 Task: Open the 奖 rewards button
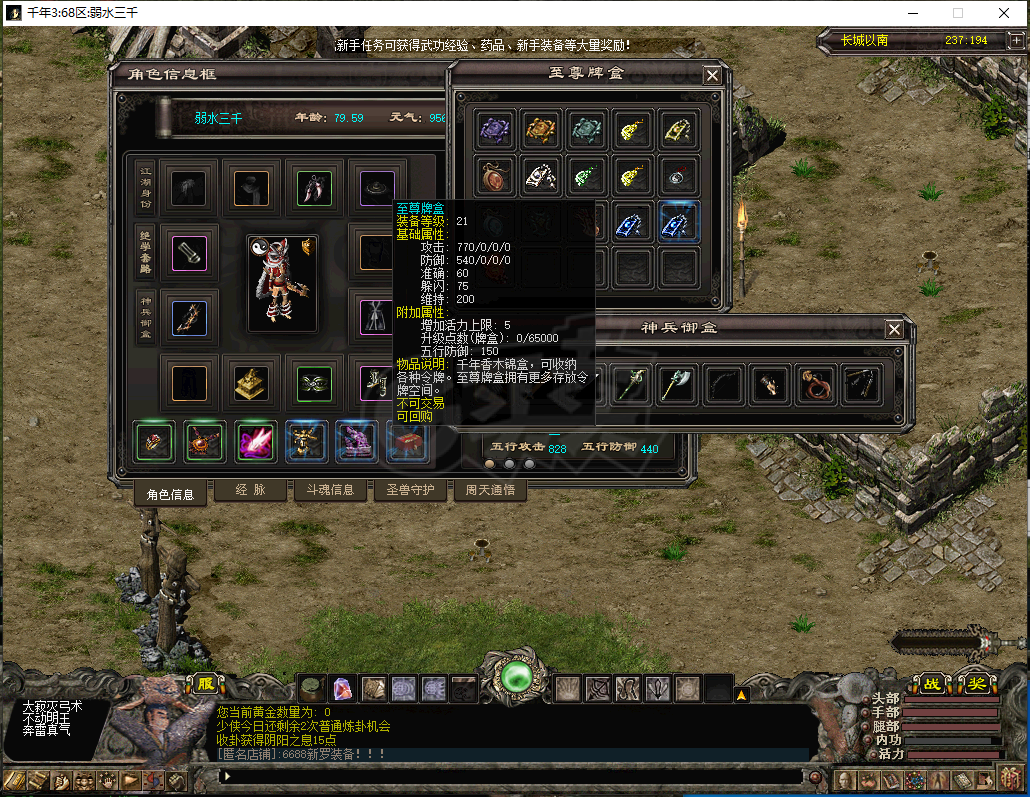(x=974, y=684)
